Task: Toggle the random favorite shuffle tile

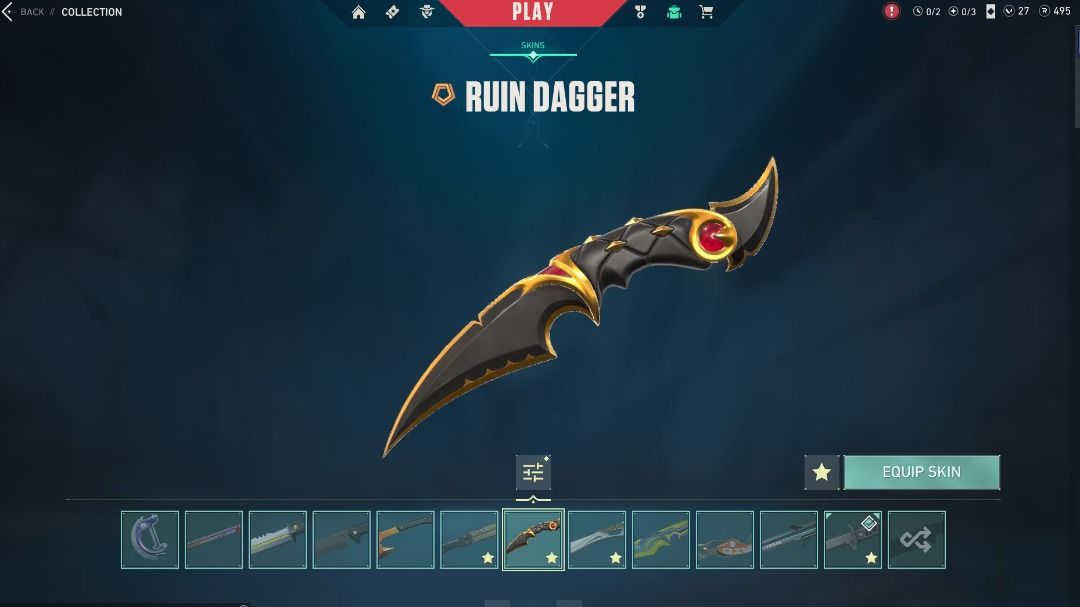Action: click(916, 540)
